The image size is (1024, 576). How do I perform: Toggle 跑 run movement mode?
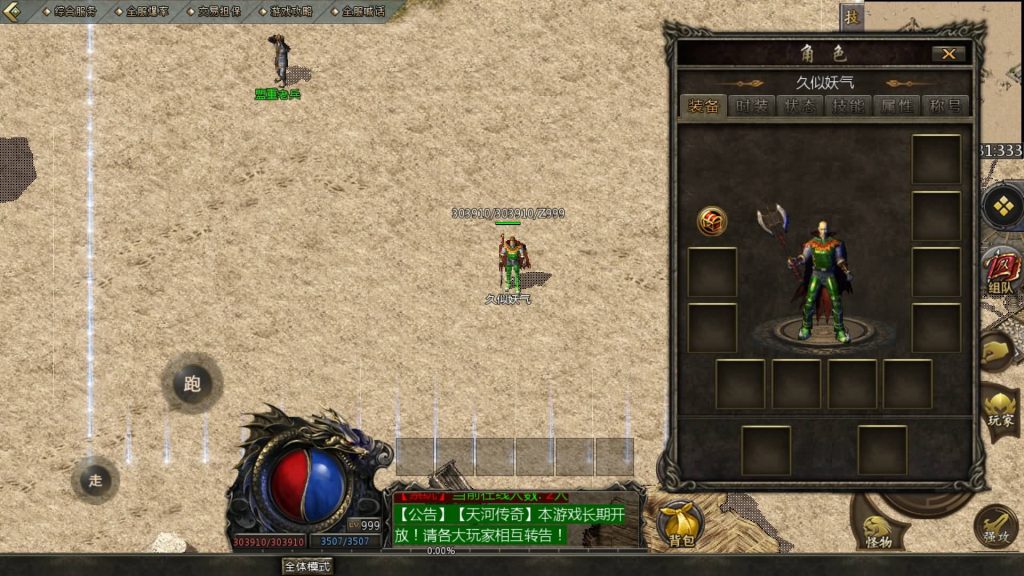point(192,383)
